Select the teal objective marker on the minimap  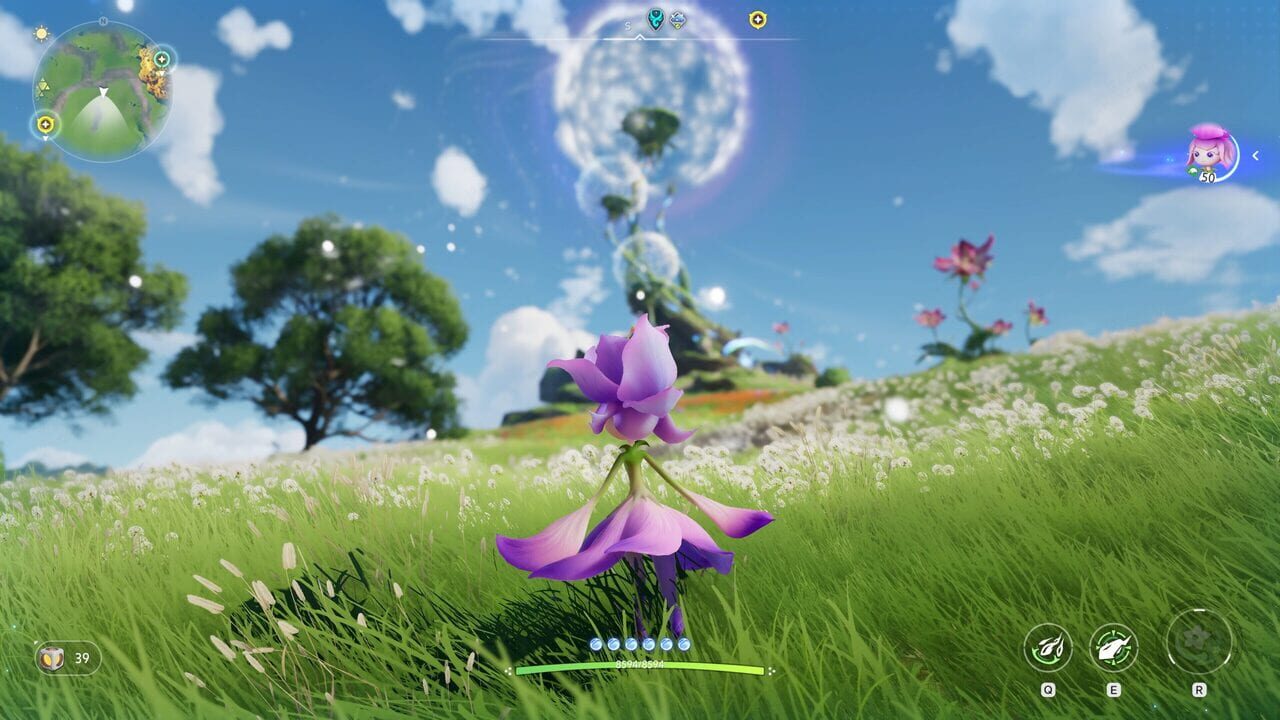pos(162,59)
